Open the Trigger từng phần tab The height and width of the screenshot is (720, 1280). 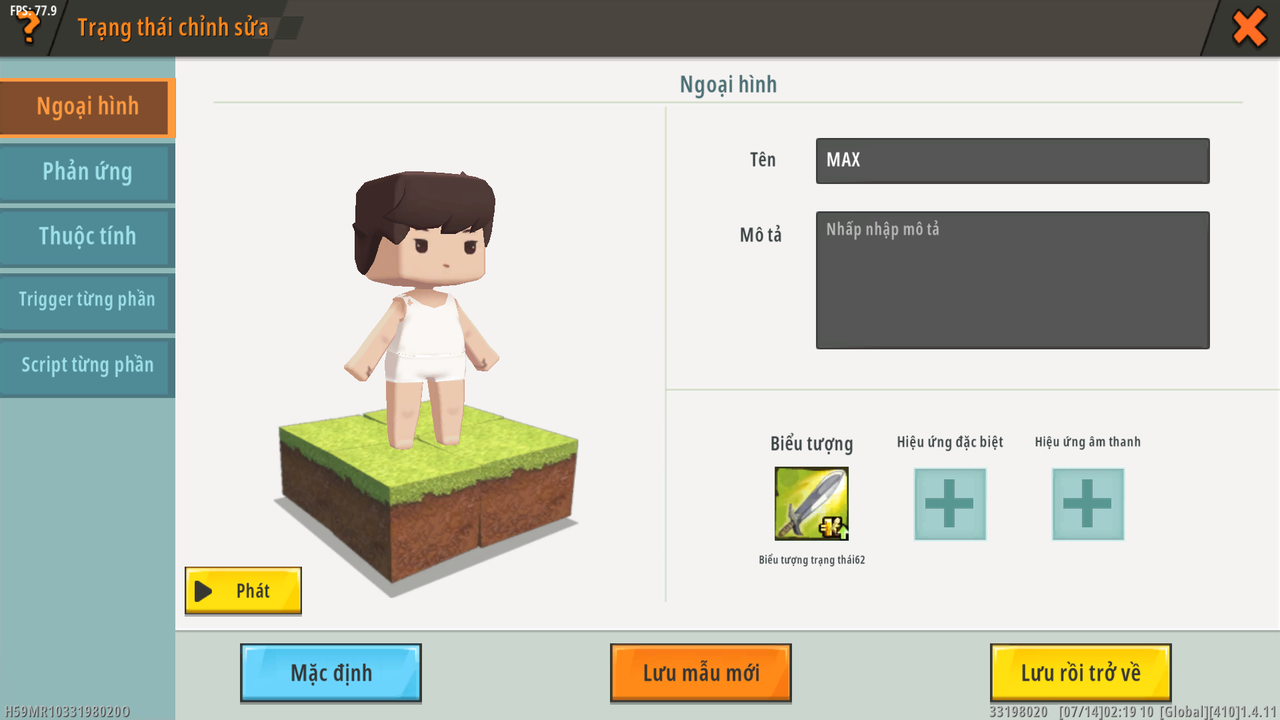tap(87, 300)
